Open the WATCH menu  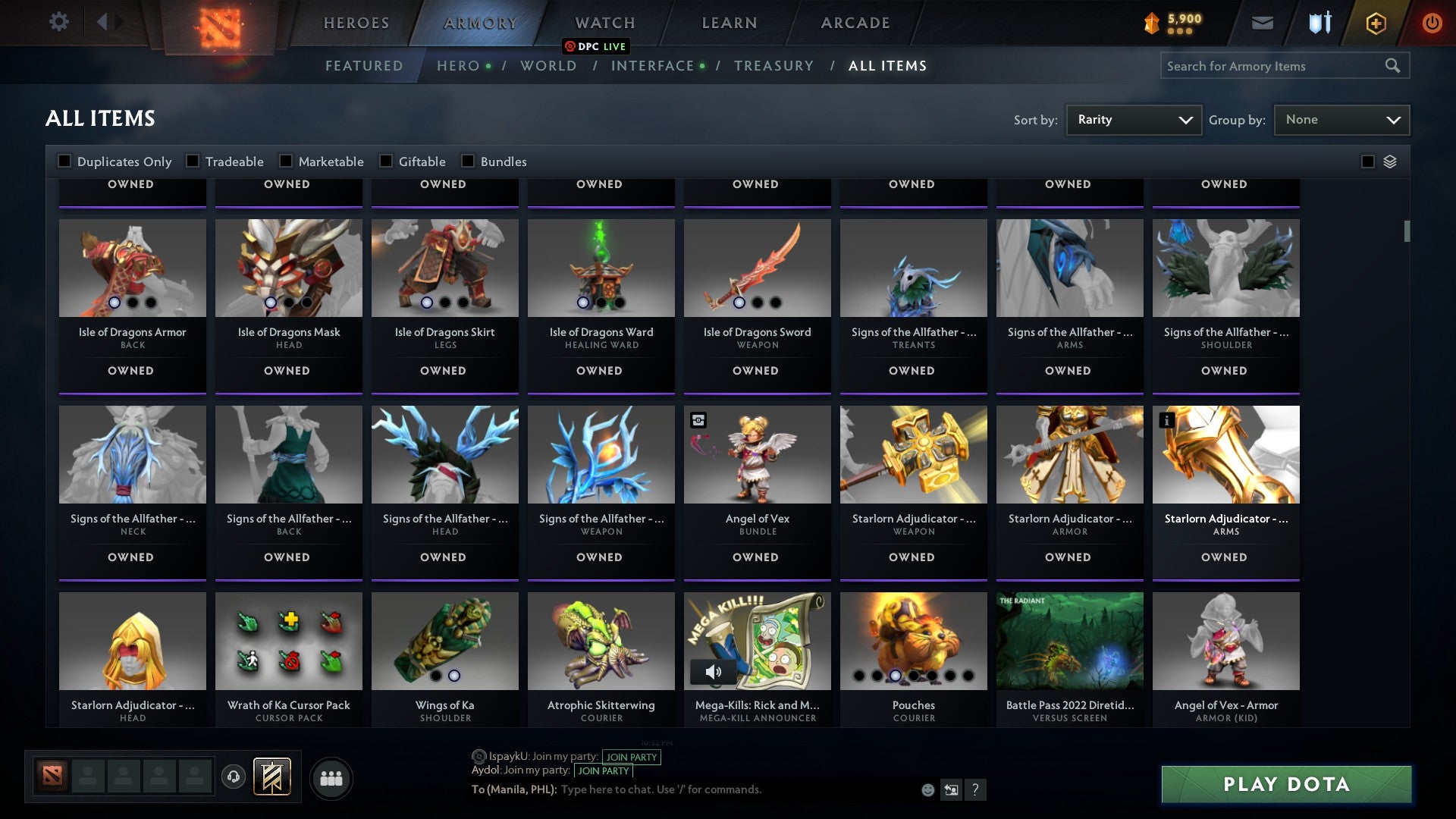604,22
